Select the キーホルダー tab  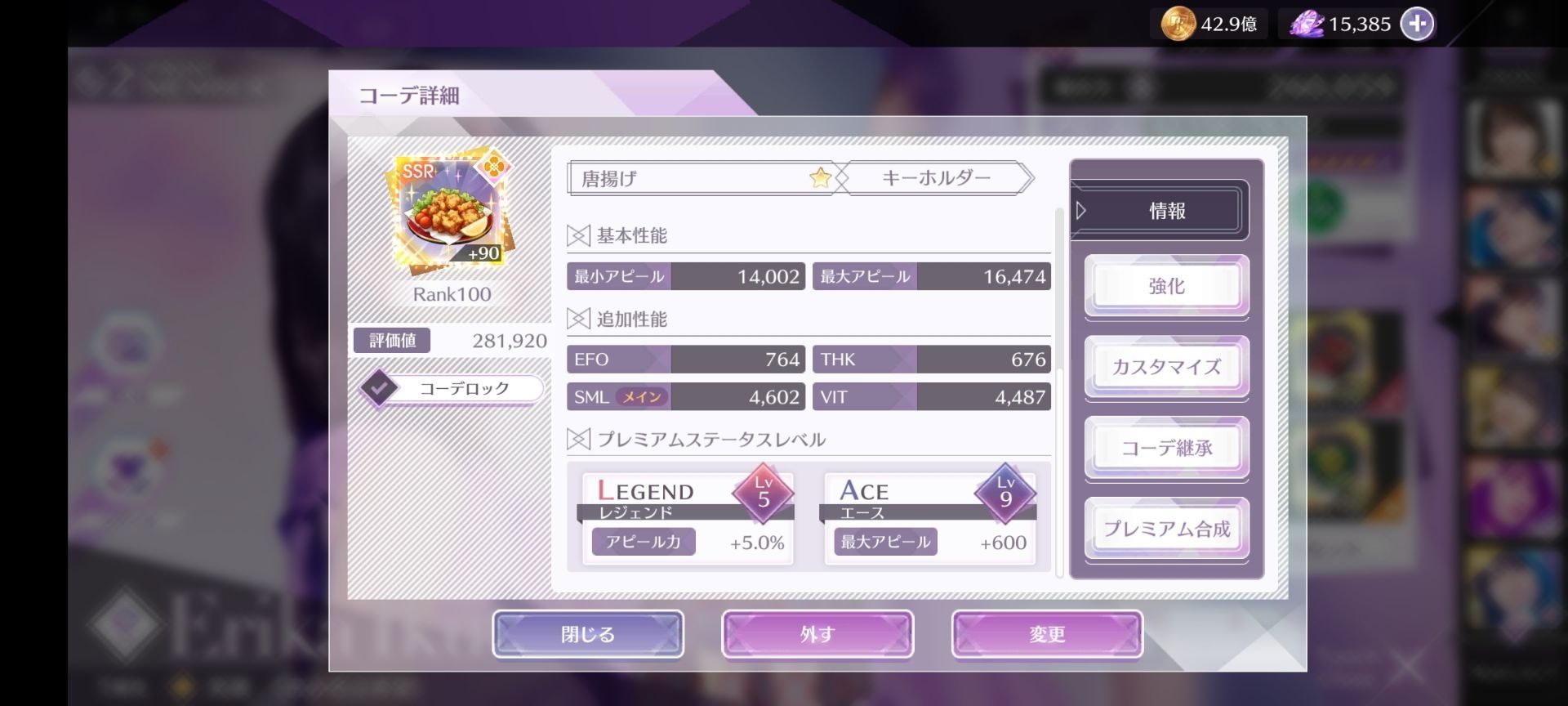click(938, 176)
